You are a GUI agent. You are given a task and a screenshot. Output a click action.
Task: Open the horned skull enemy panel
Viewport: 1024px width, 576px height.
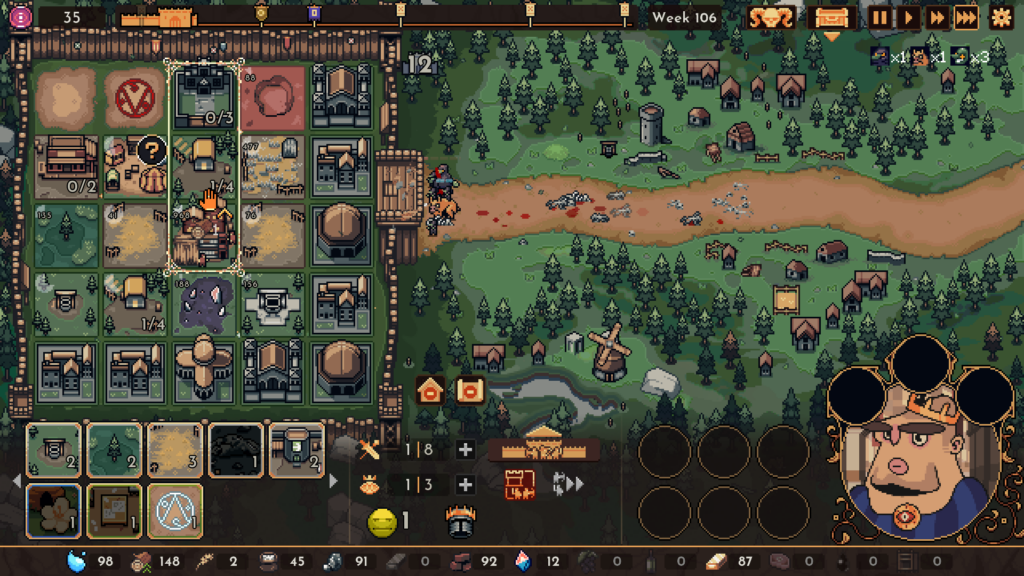771,17
